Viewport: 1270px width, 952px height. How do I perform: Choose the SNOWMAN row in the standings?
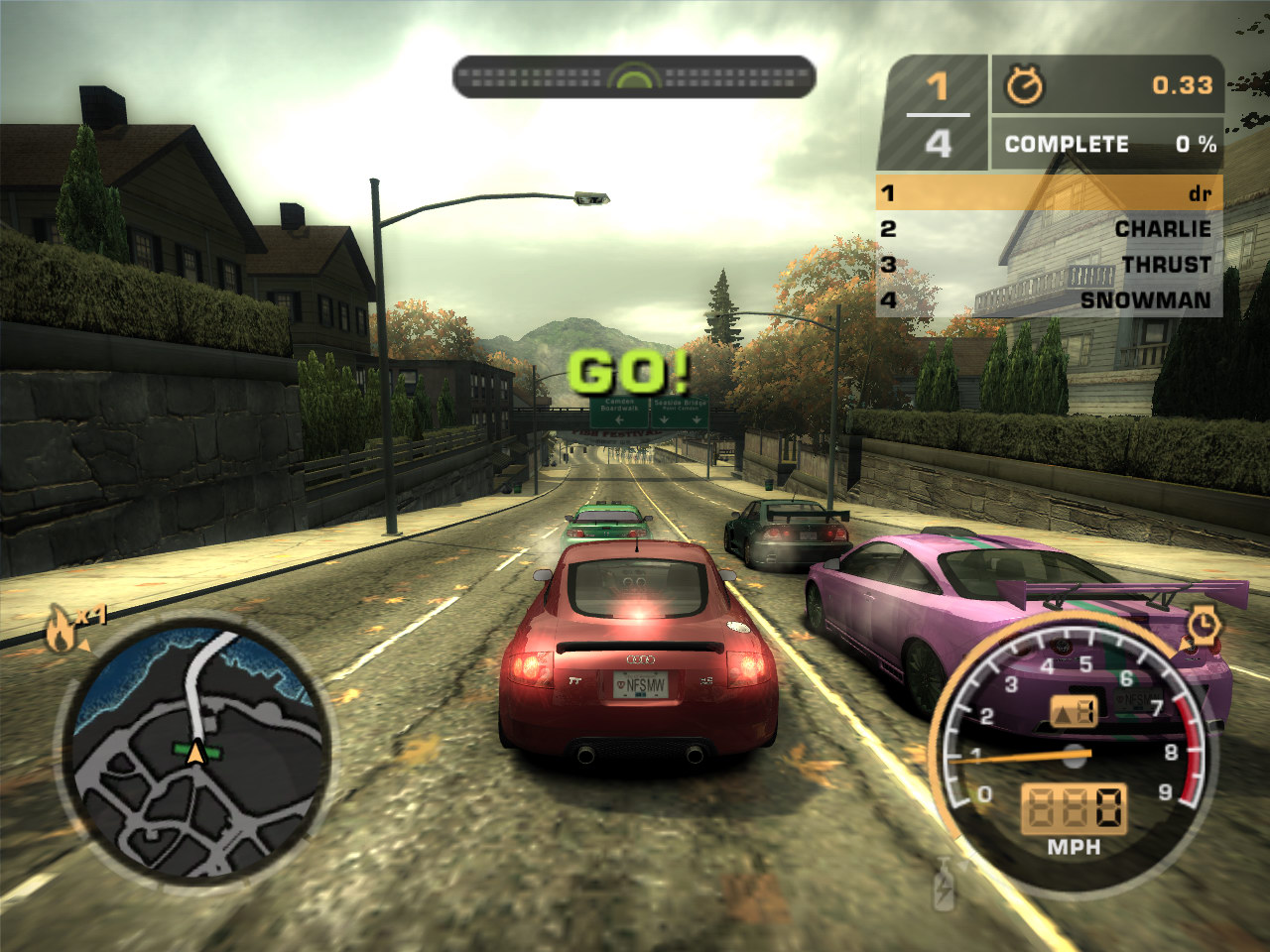click(x=1049, y=299)
